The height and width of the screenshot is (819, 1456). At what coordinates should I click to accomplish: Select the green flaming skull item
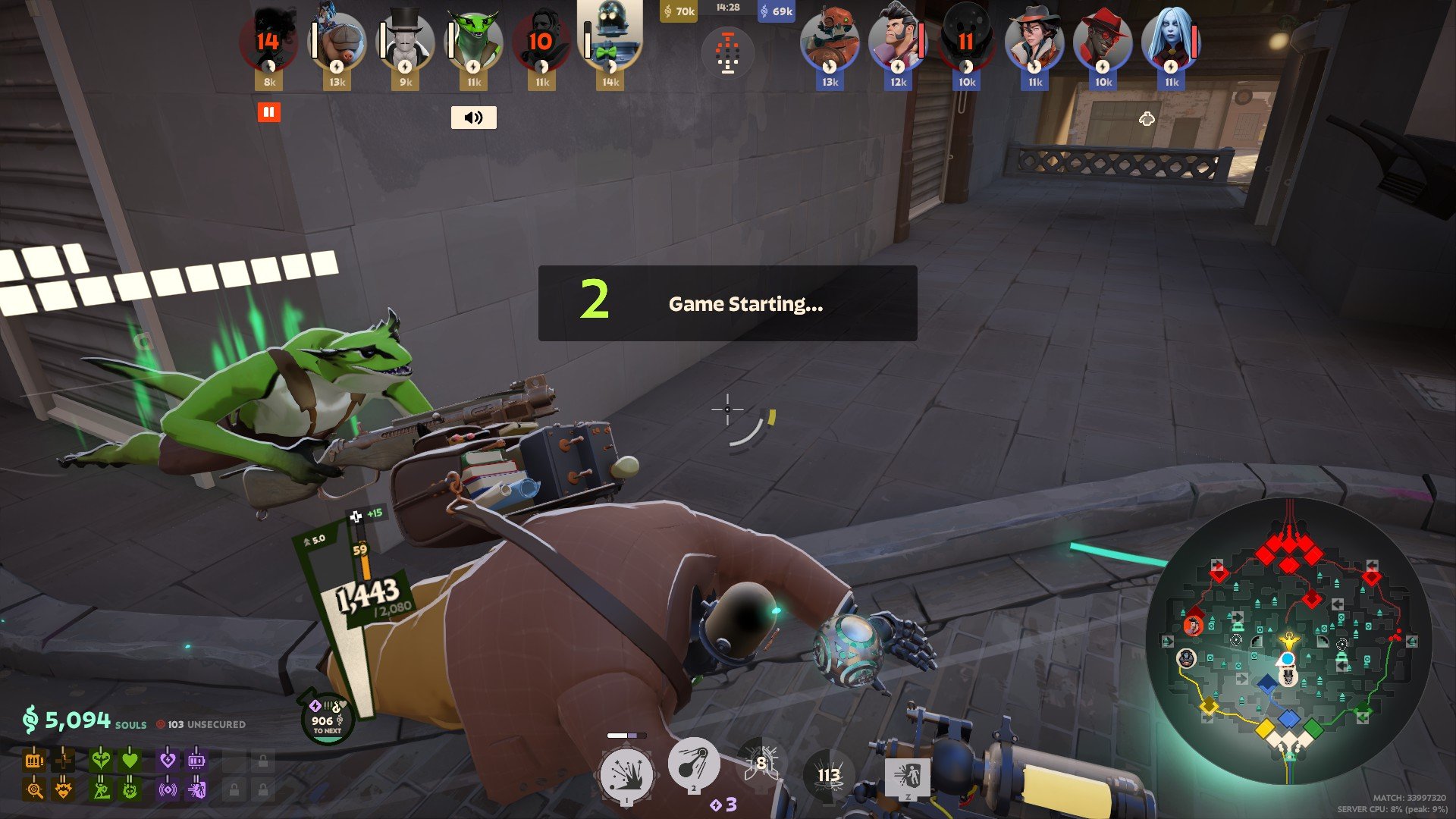tap(130, 790)
